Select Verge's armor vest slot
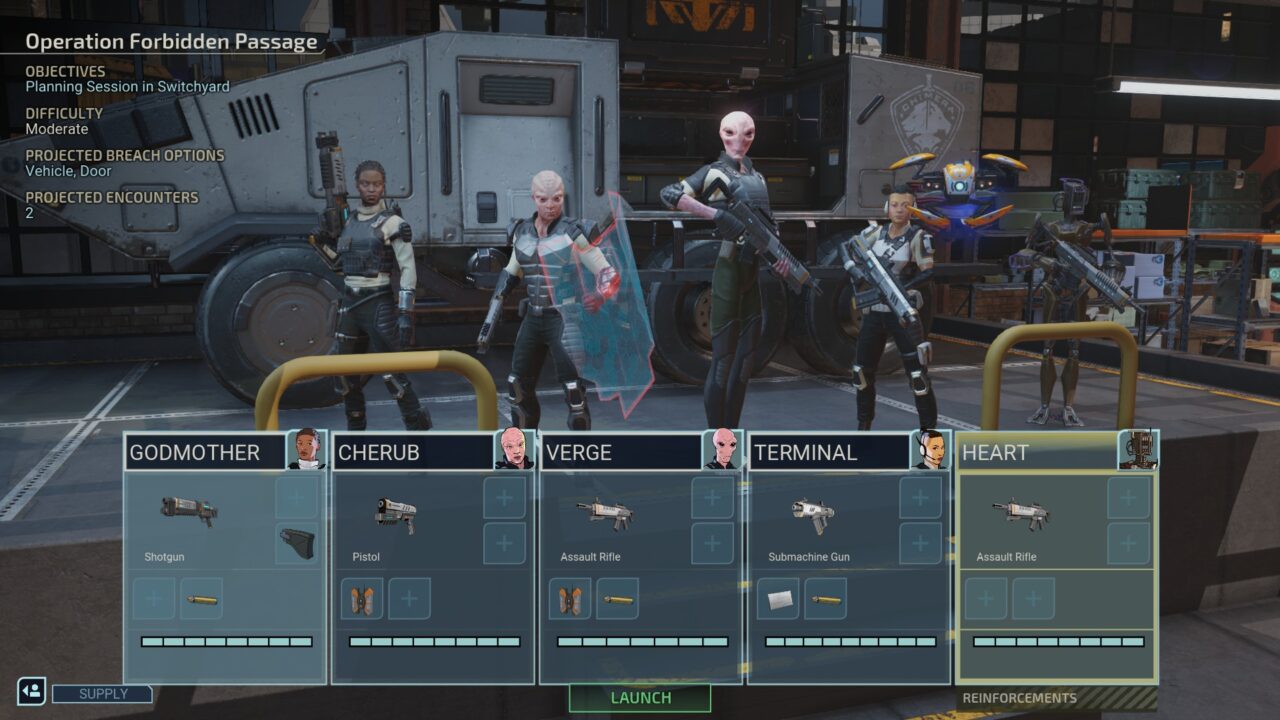This screenshot has height=720, width=1280. (x=570, y=599)
